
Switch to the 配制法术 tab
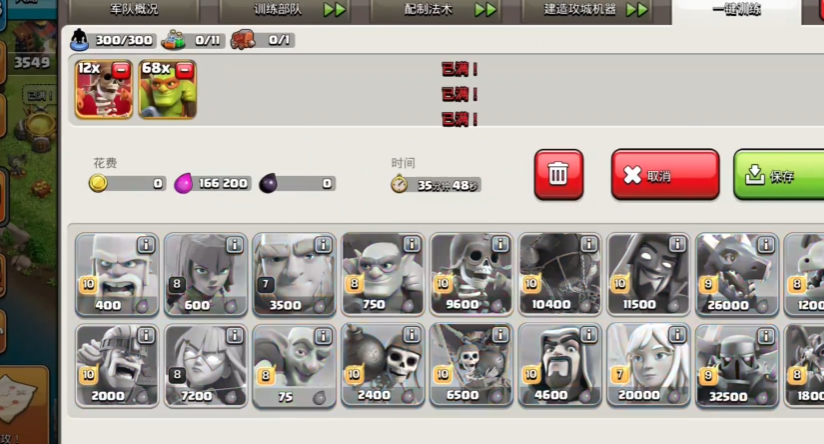442,10
